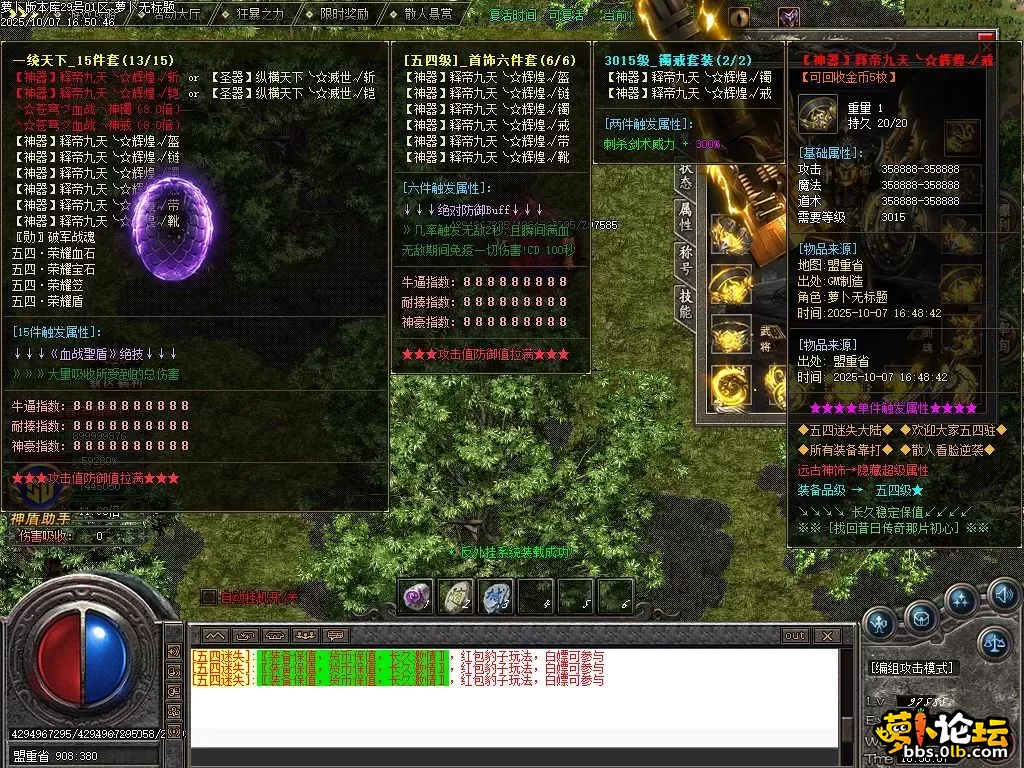Close the chat window with X

coord(826,635)
